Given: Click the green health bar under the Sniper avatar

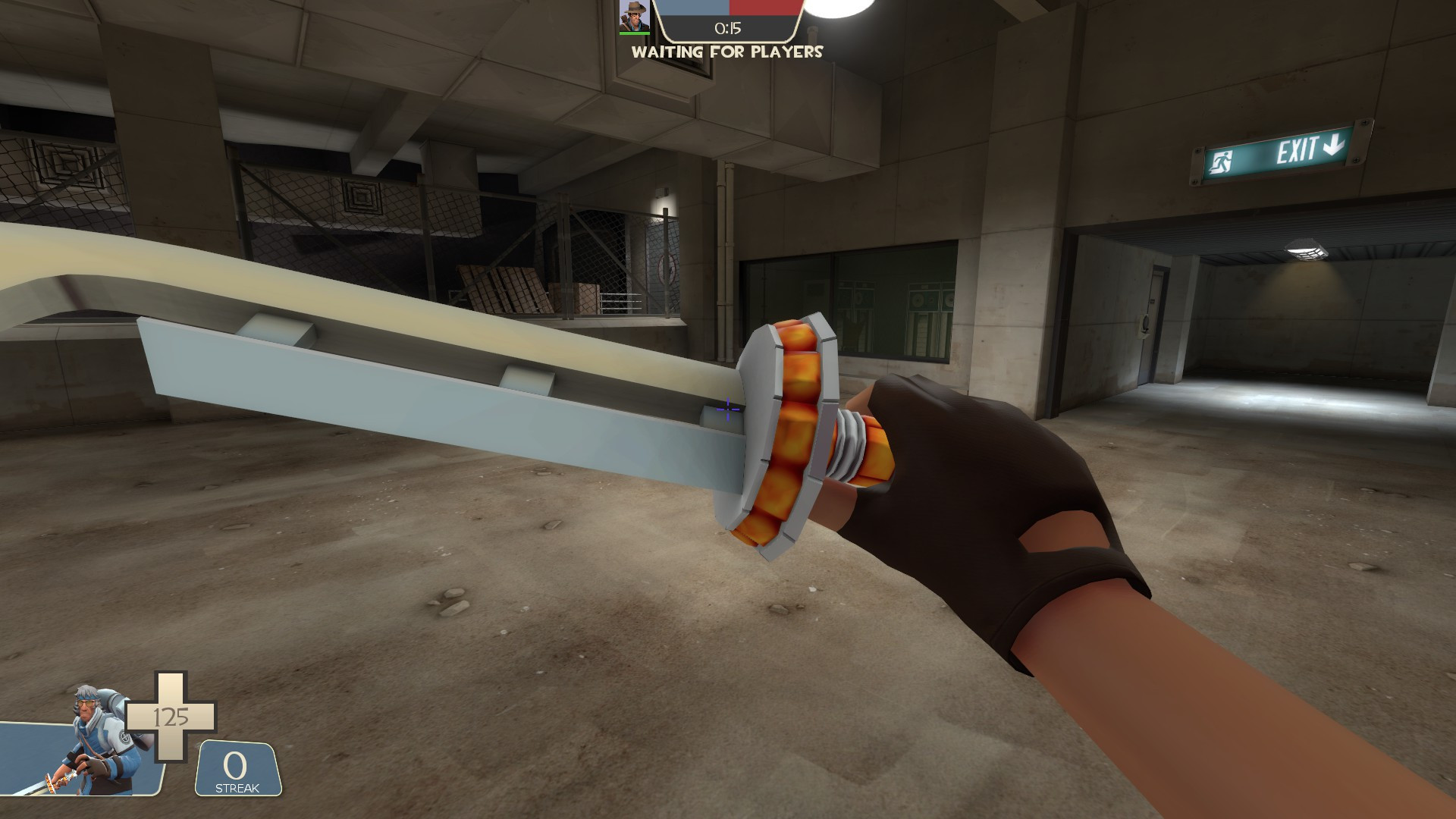Looking at the screenshot, I should [635, 33].
